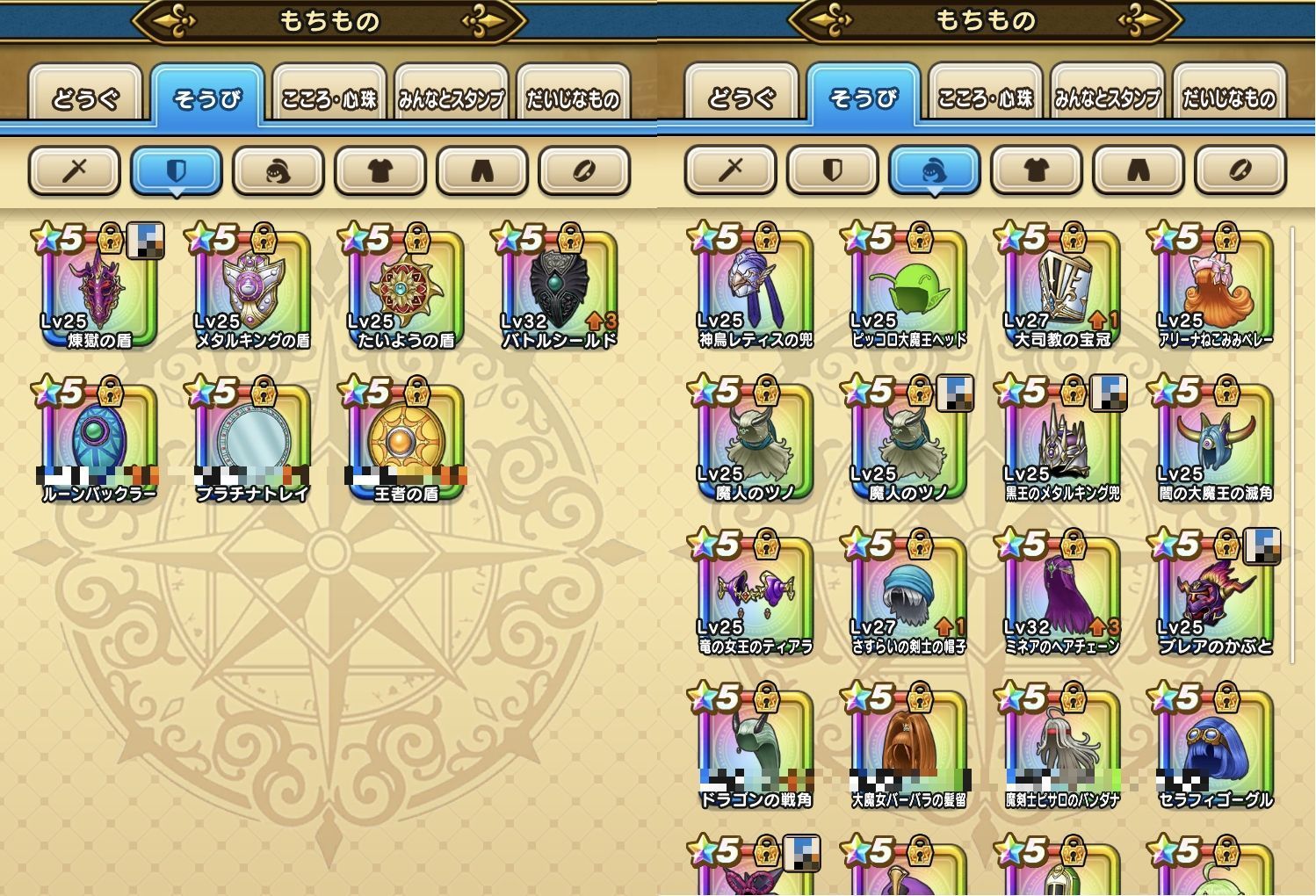Image resolution: width=1316 pixels, height=896 pixels.
Task: Select アリーナねこみみベレー headgear
Action: [1215, 290]
